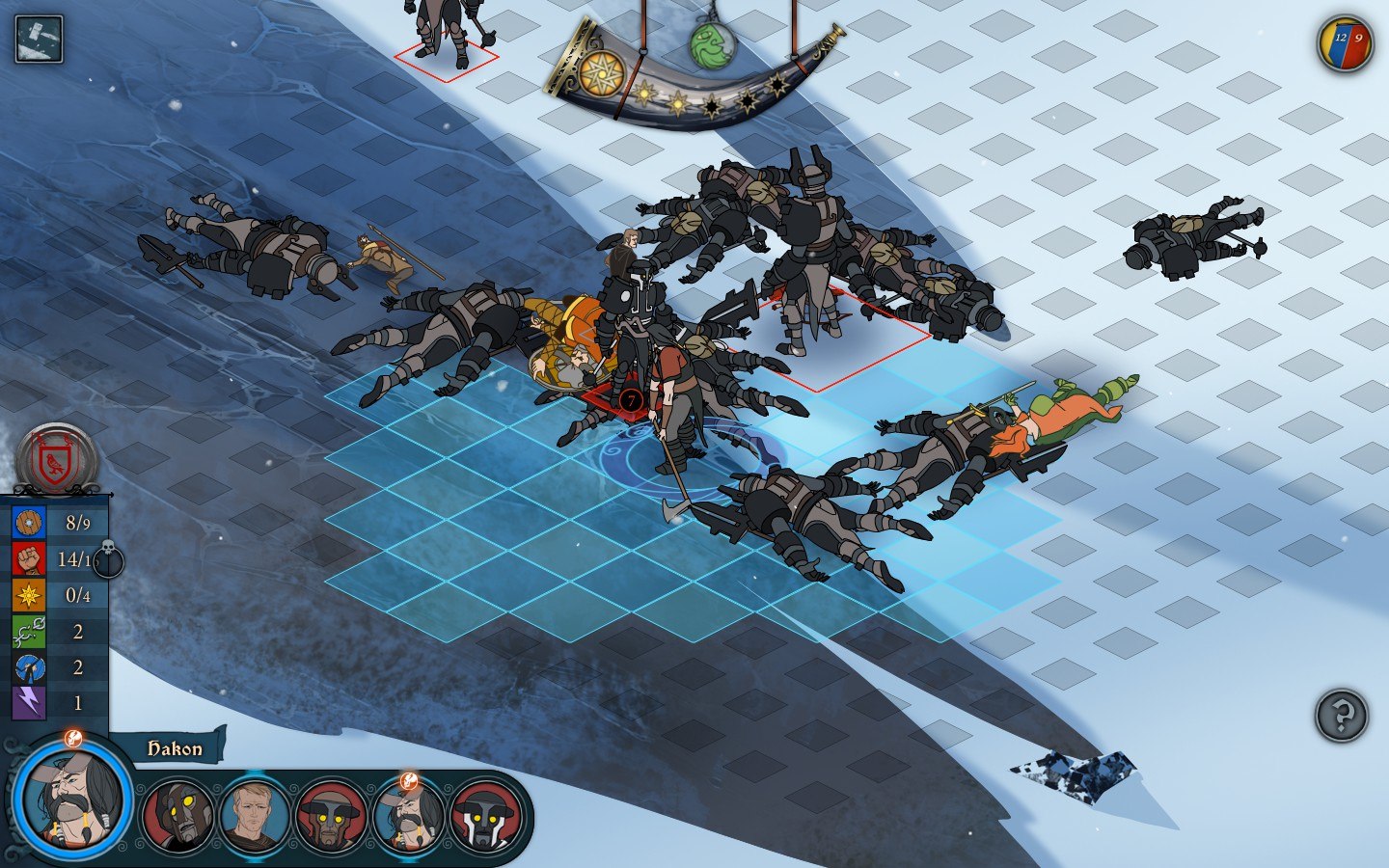Image resolution: width=1389 pixels, height=868 pixels.
Task: Click the red fist strength icon
Action: (29, 559)
